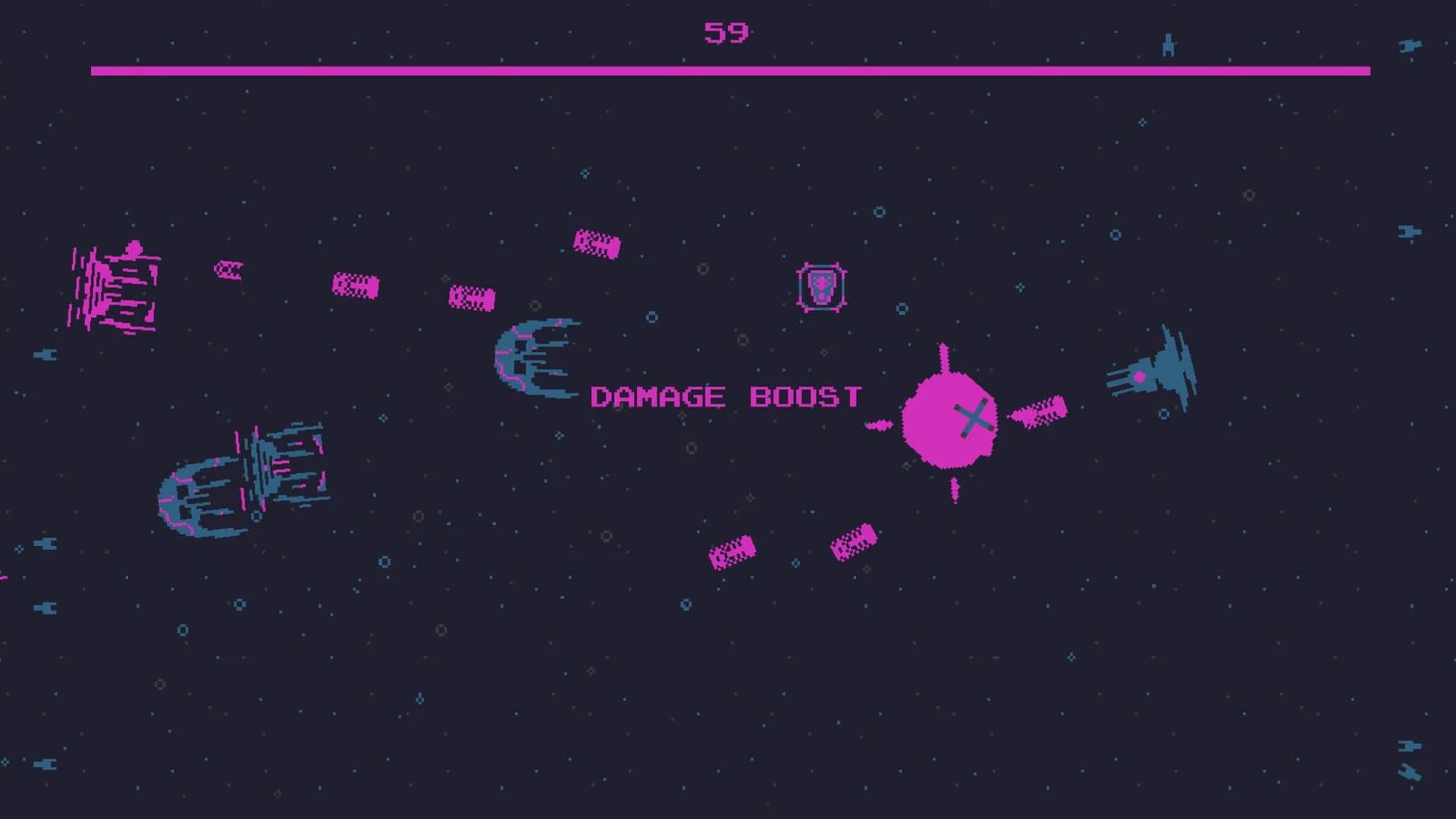
Task: Click the pink projectile near the top of screen
Action: coord(595,244)
